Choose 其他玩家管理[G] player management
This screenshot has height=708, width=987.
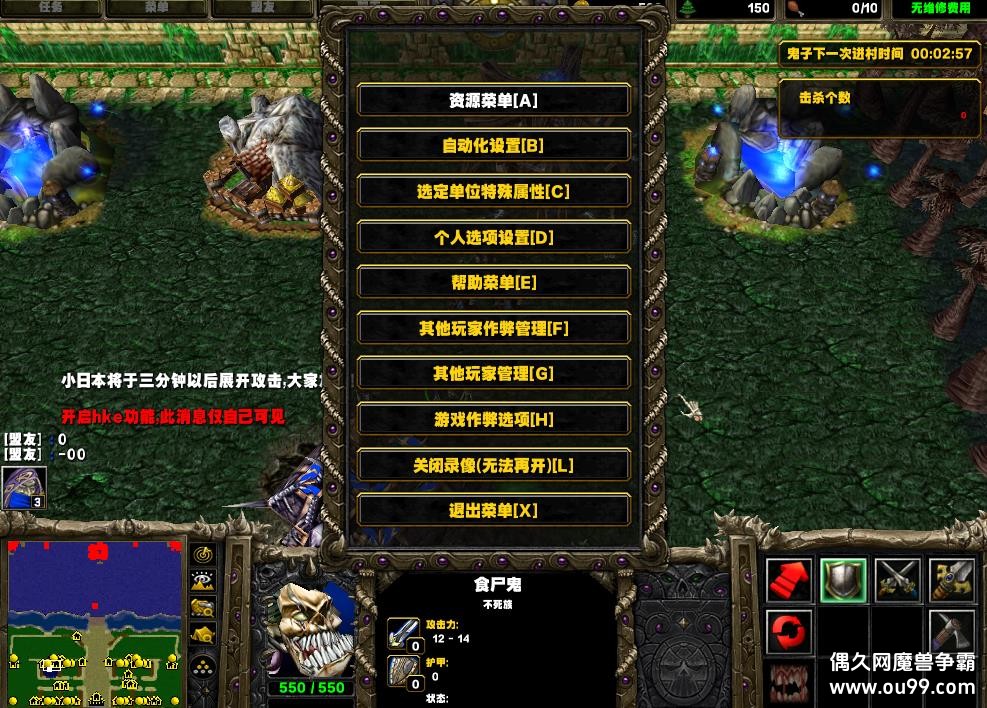pyautogui.click(x=493, y=374)
